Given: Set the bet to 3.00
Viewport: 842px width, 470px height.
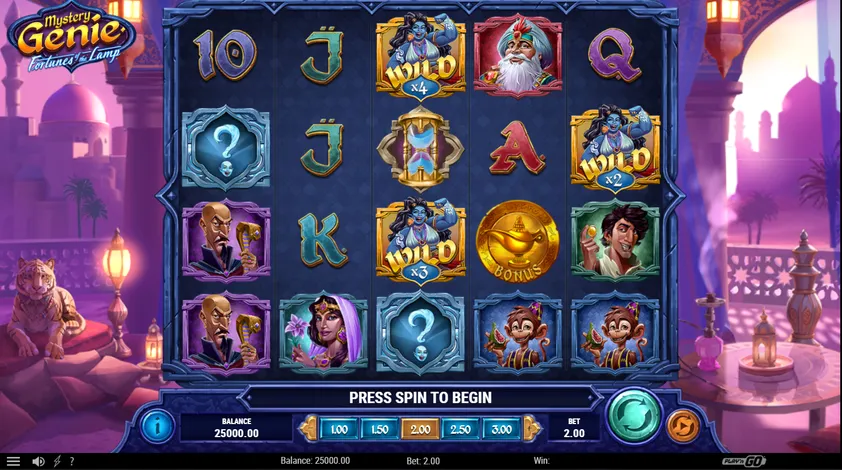Looking at the screenshot, I should (x=501, y=428).
